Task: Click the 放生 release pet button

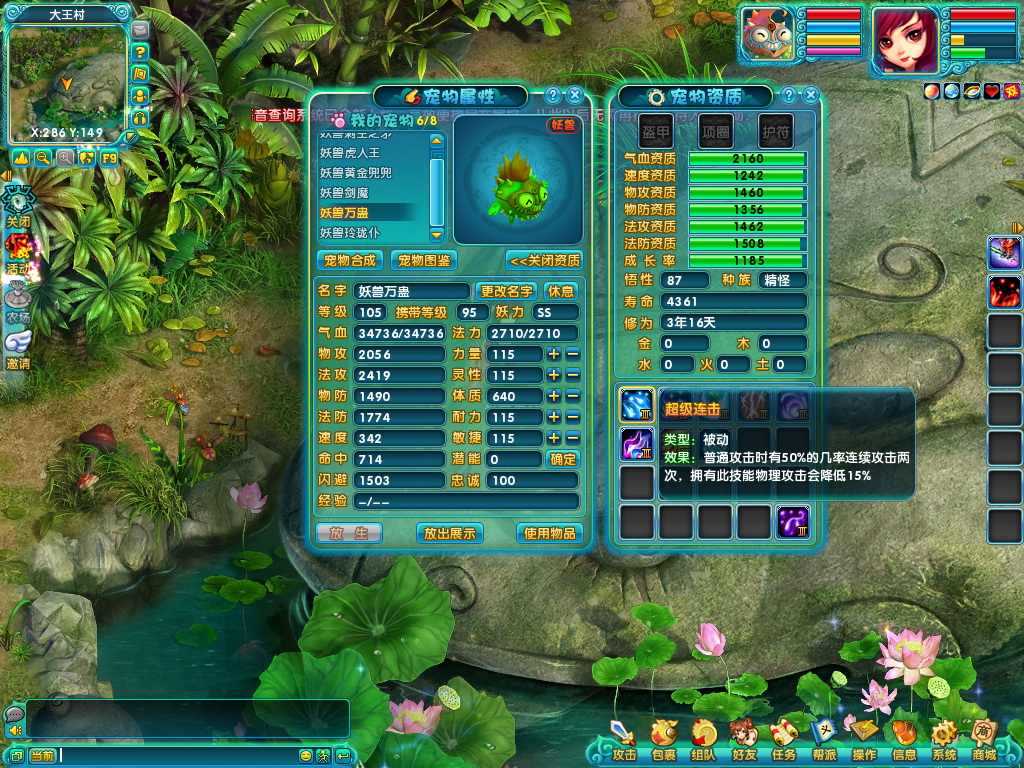Action: 349,533
